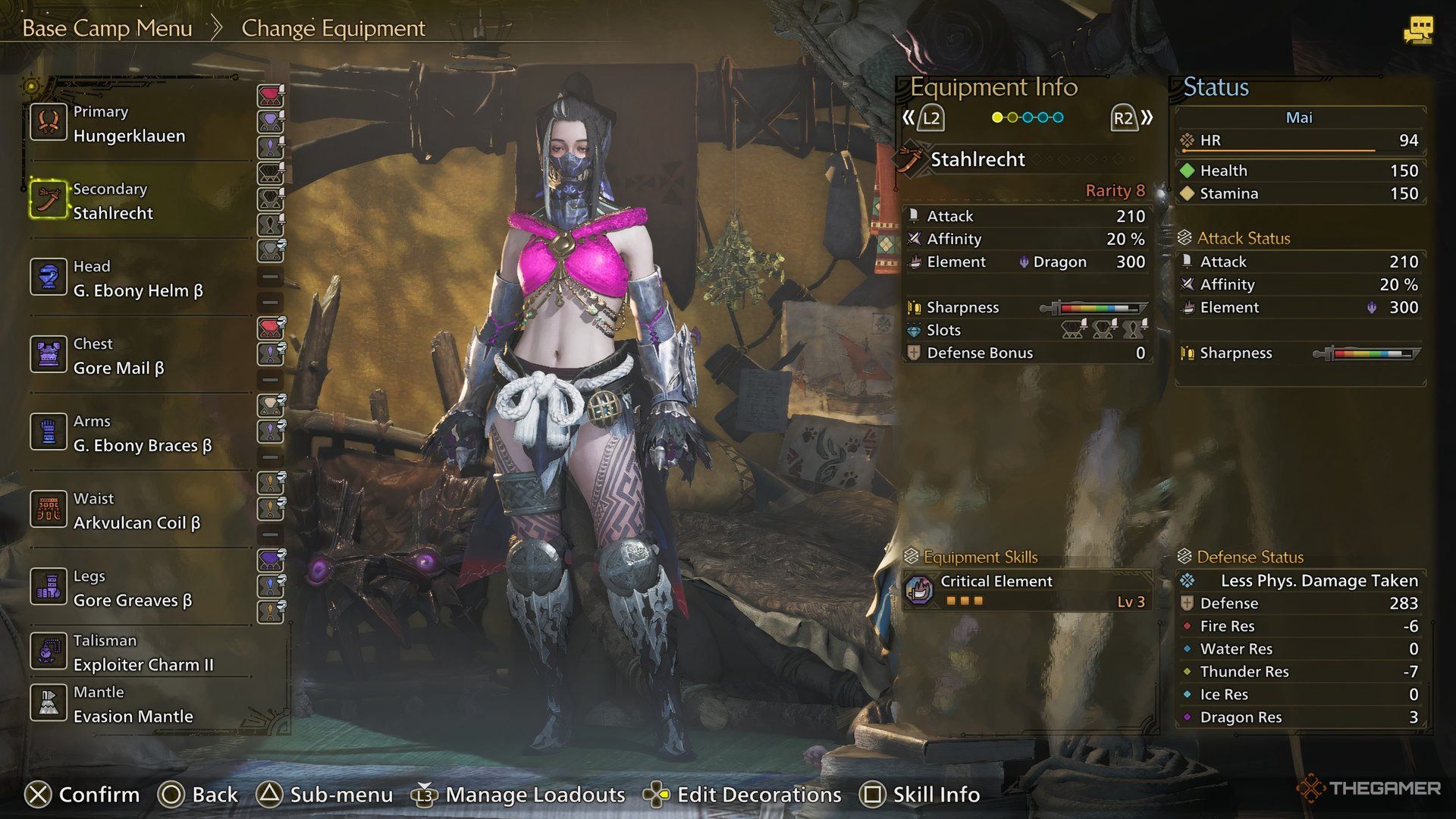This screenshot has height=819, width=1456.
Task: Select the Waist Arkvulcan Coil β slot
Action: point(136,511)
